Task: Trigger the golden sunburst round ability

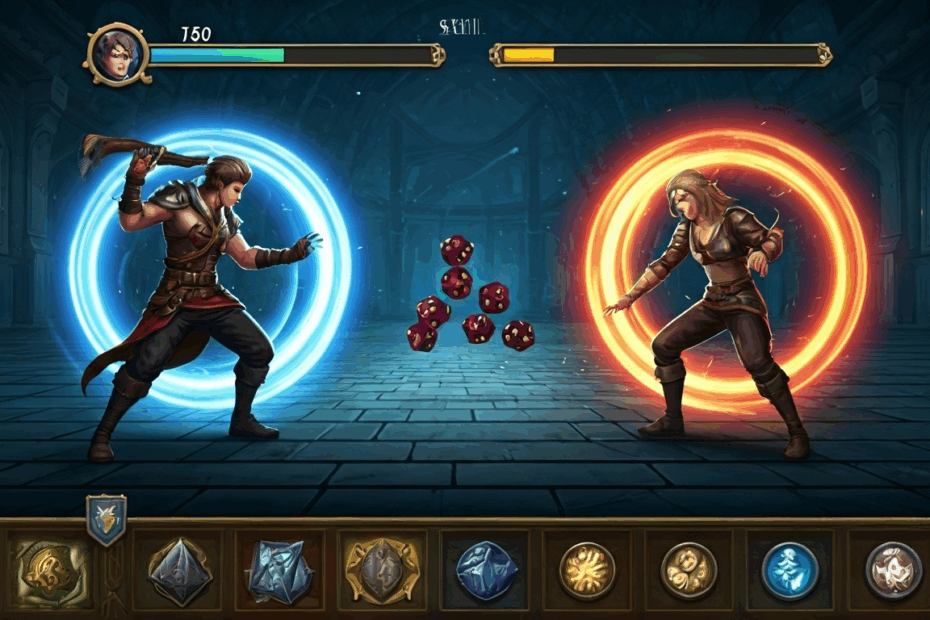Action: point(587,570)
